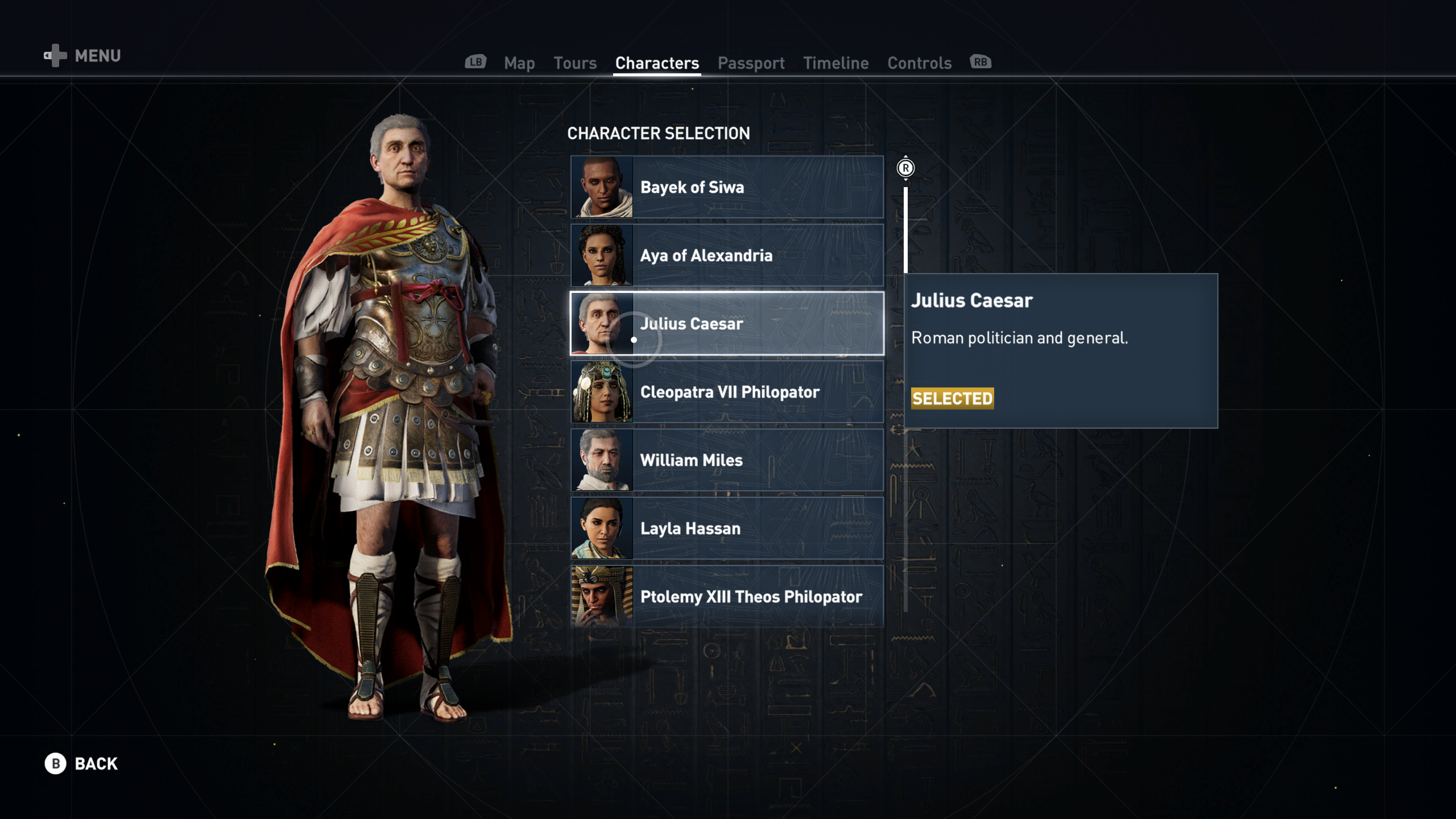Select the Characters tab
The width and height of the screenshot is (1456, 819).
click(x=657, y=63)
